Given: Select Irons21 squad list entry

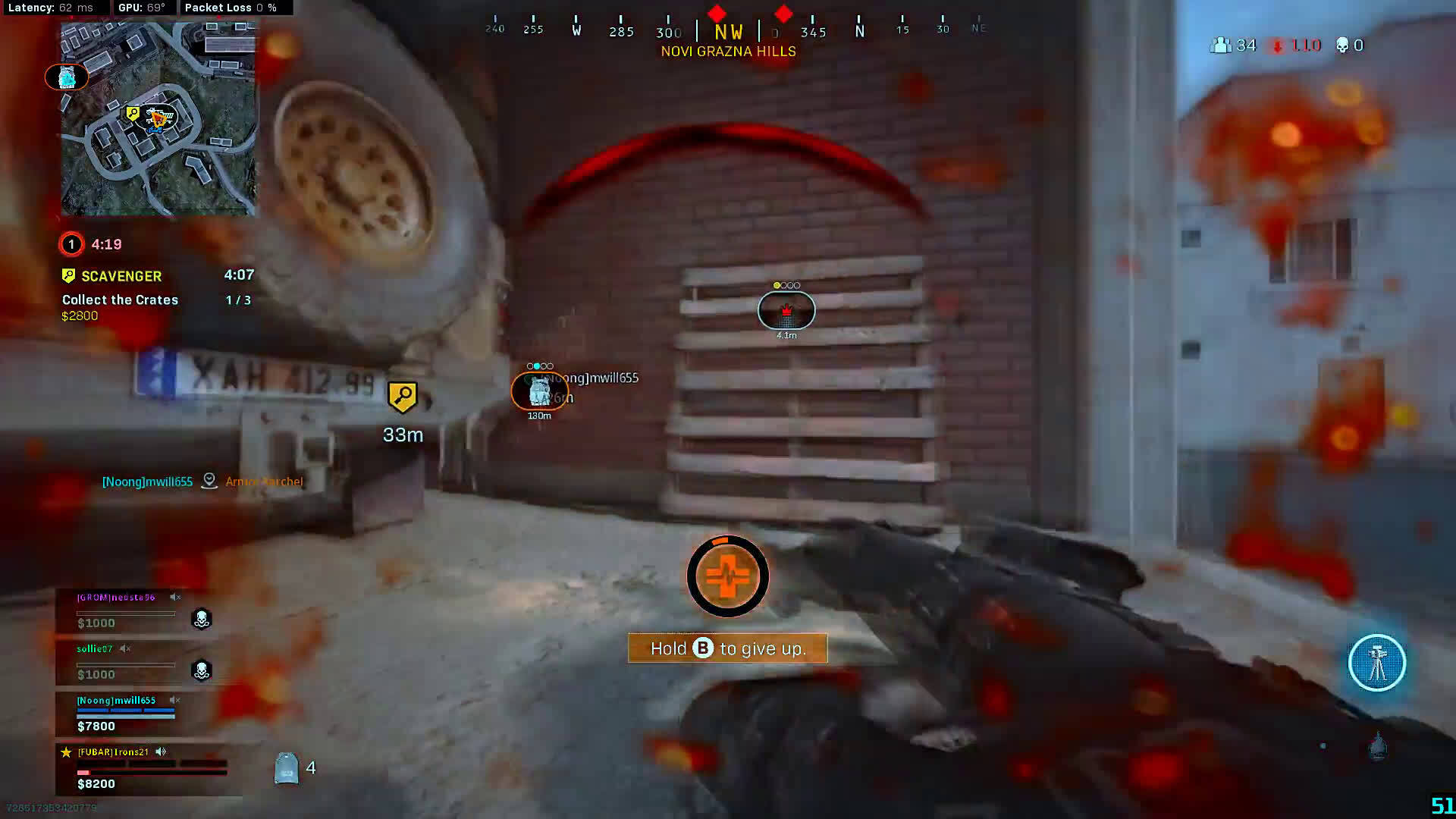Looking at the screenshot, I should coord(114,752).
